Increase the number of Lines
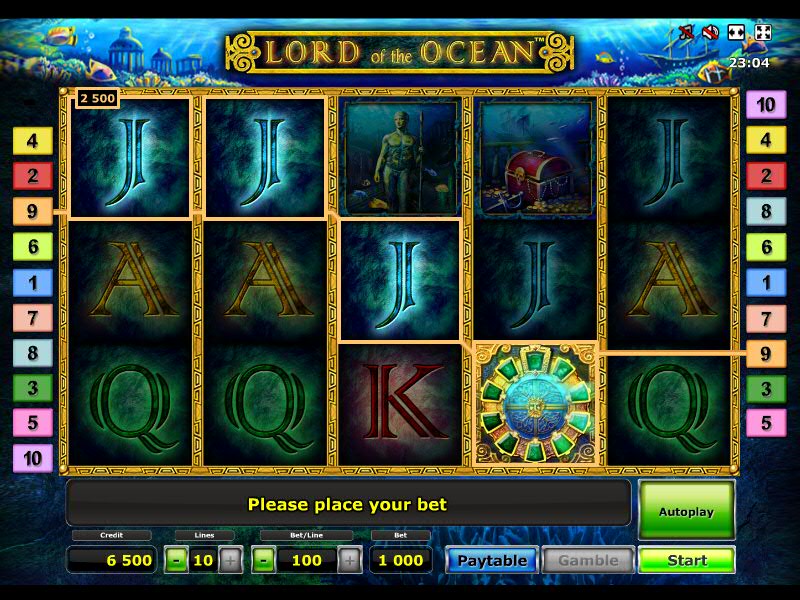Viewport: 800px width, 600px height. (x=230, y=560)
